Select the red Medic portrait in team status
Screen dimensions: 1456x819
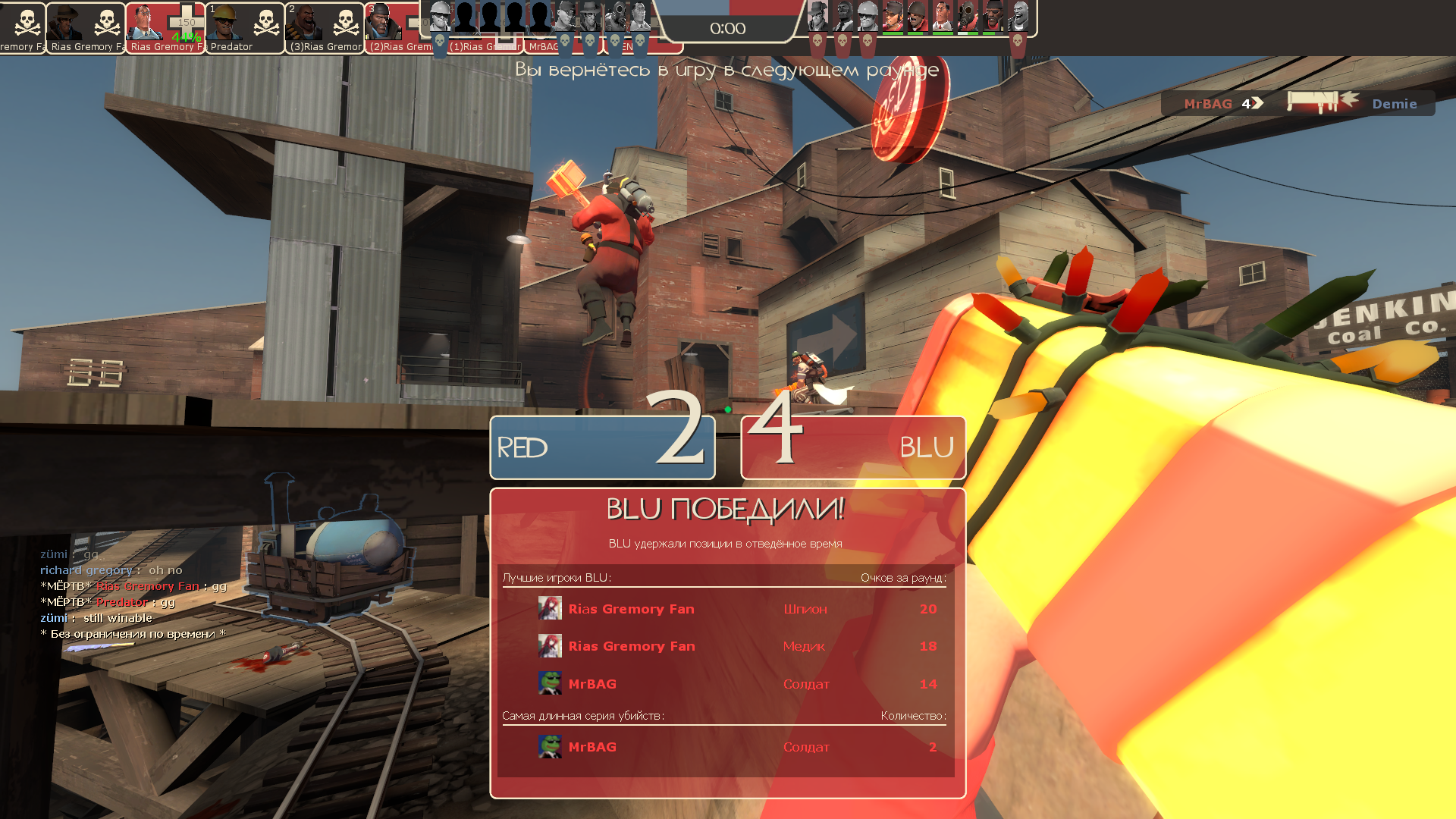(942, 15)
